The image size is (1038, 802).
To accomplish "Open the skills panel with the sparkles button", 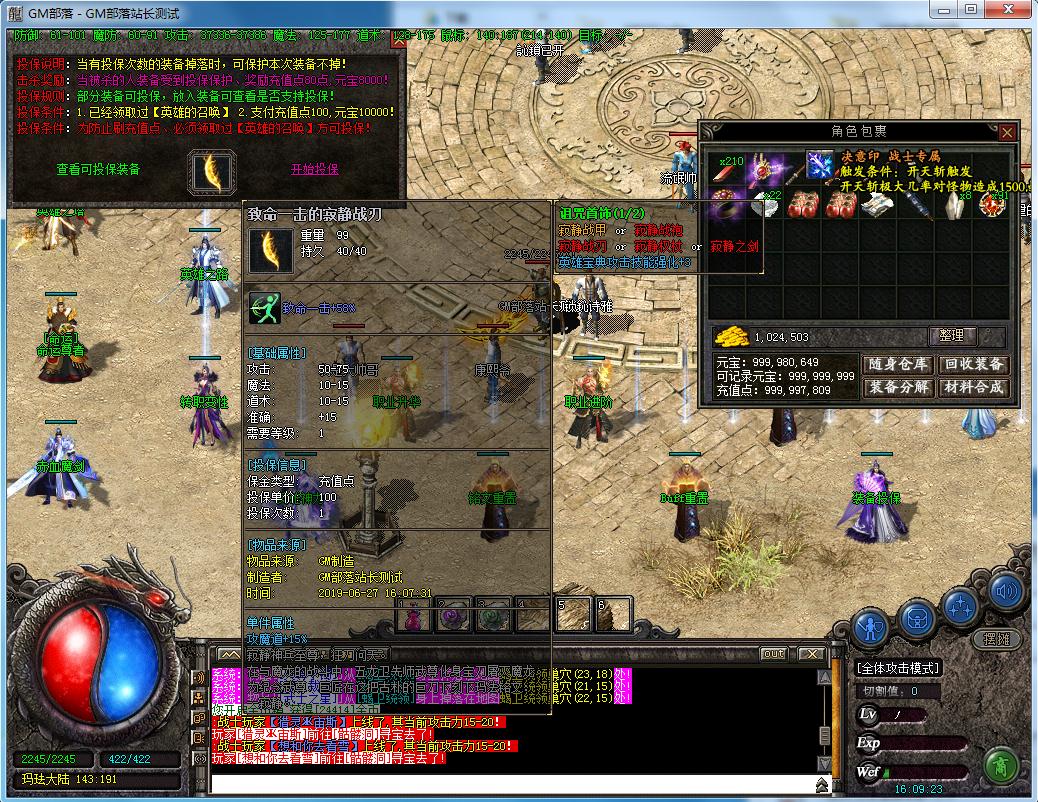I will point(961,606).
